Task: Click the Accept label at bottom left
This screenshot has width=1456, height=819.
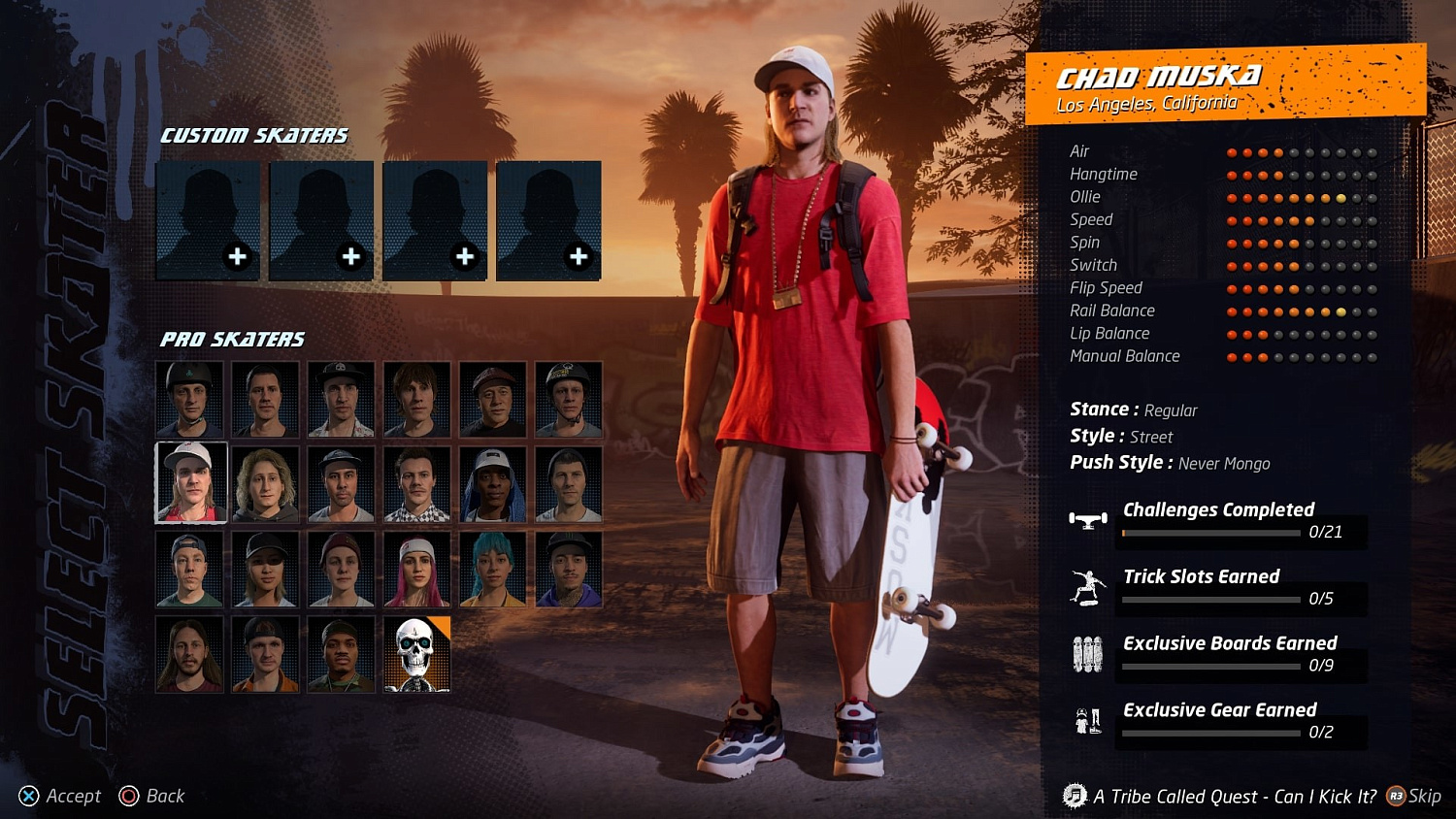Action: [x=72, y=796]
